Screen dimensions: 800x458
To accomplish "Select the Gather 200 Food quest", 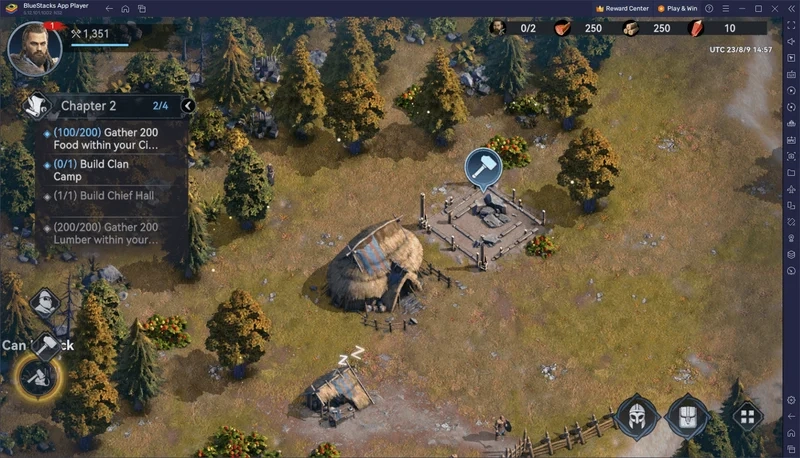I will [112, 138].
